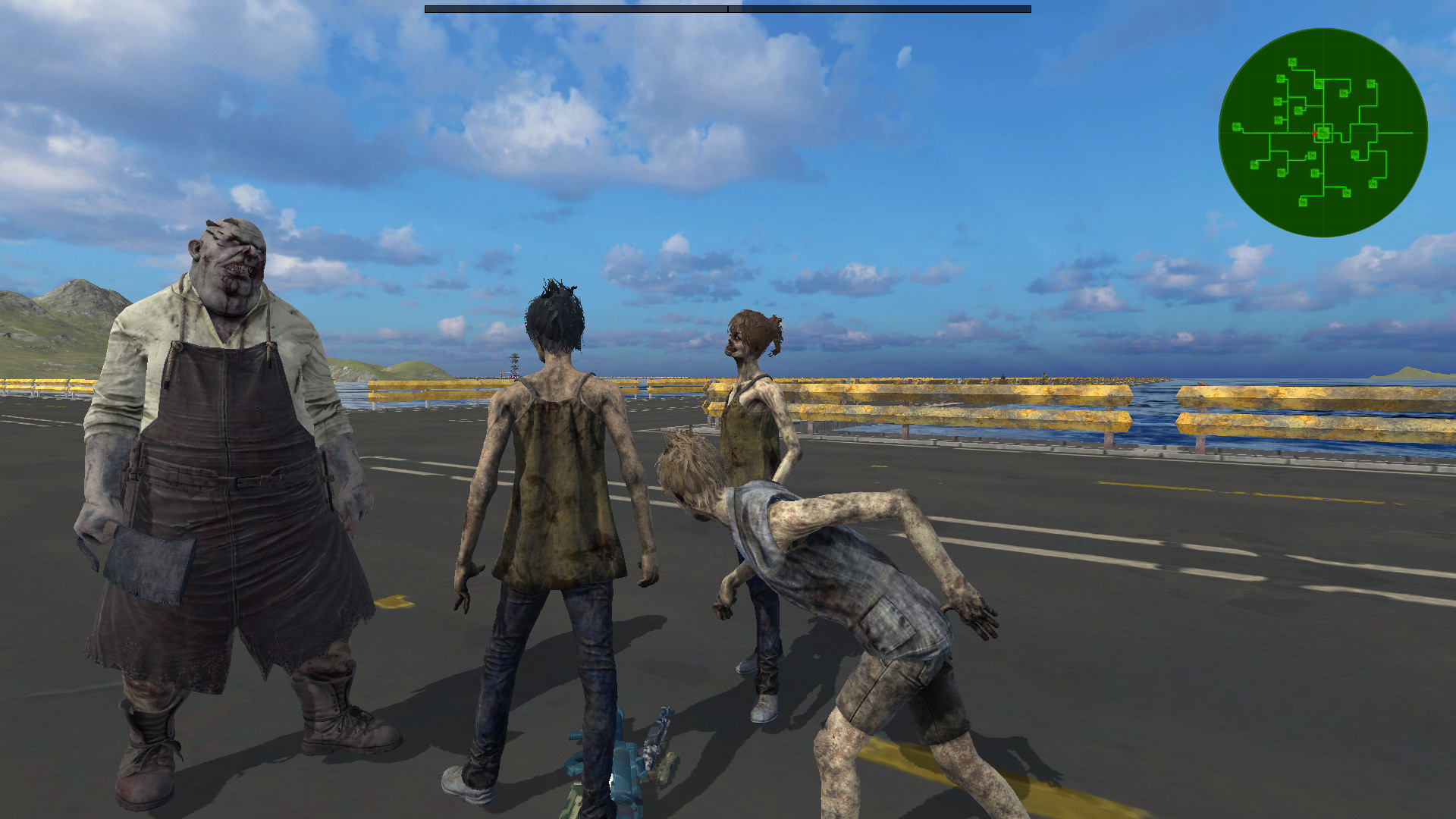
Task: Click the bottom-most node icon on the minimap
Action: click(x=1303, y=202)
